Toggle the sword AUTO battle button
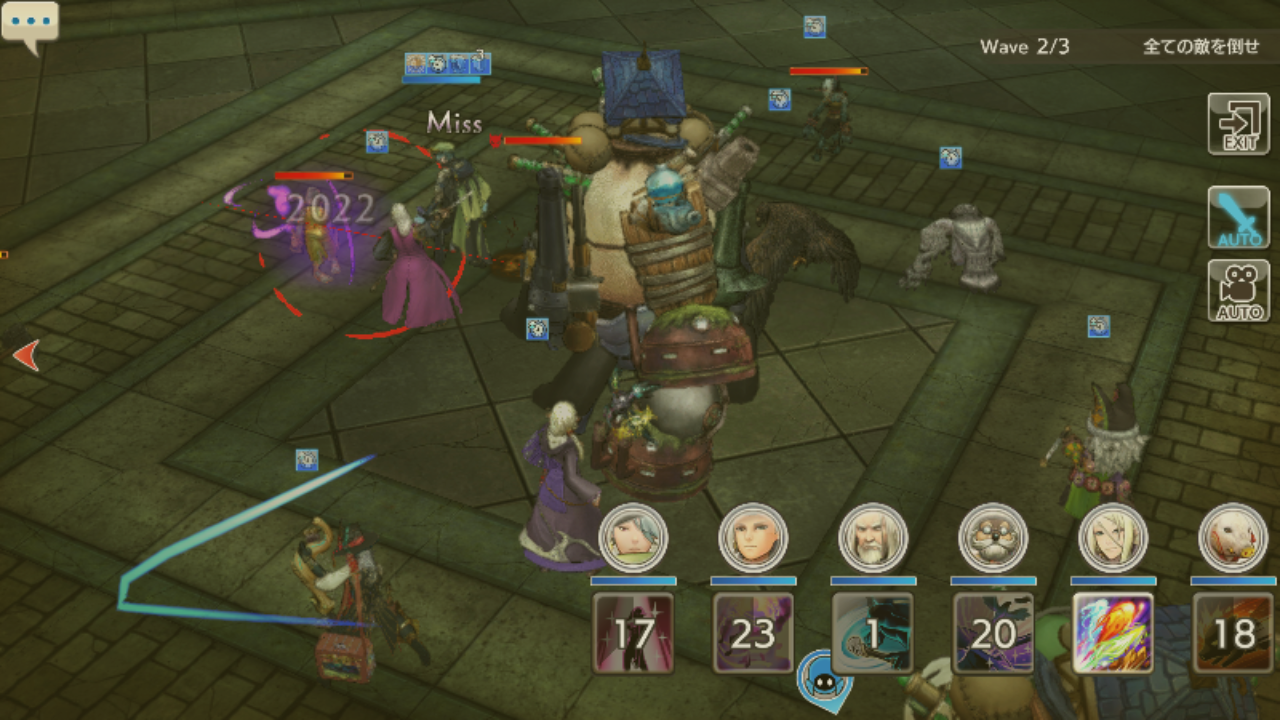The image size is (1280, 720). (1238, 217)
